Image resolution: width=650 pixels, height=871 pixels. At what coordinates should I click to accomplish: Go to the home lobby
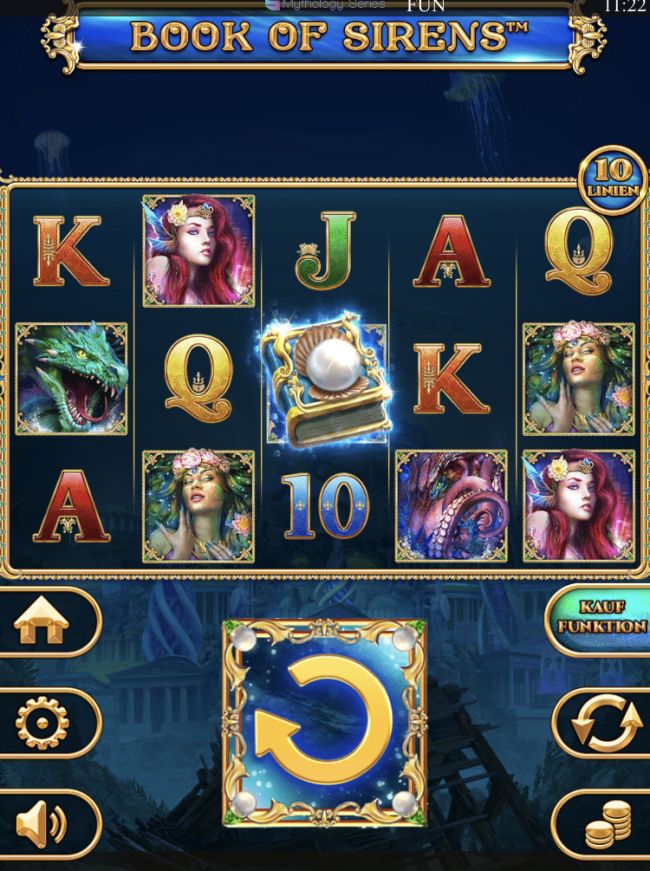pyautogui.click(x=43, y=622)
